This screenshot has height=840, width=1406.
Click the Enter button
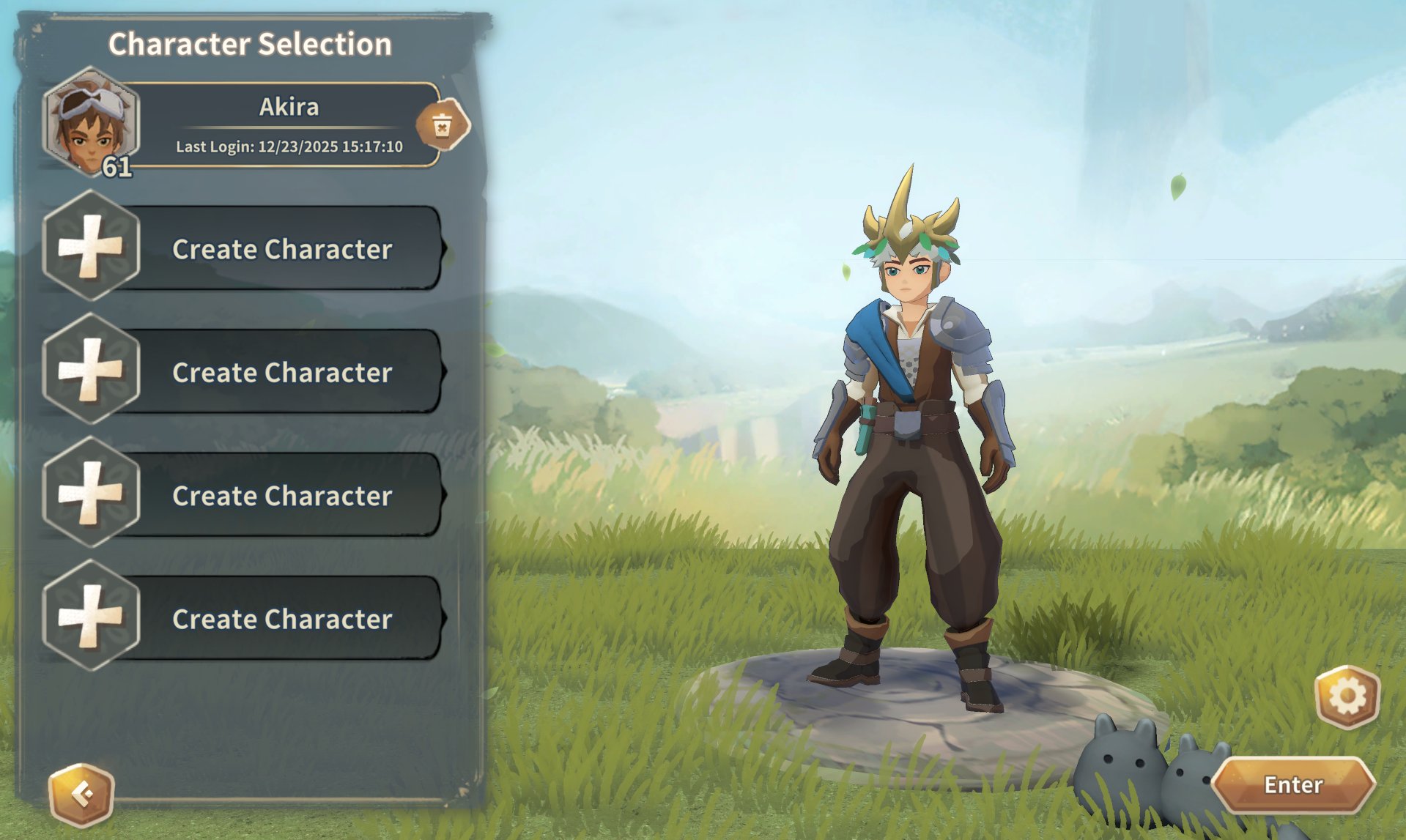[1293, 785]
